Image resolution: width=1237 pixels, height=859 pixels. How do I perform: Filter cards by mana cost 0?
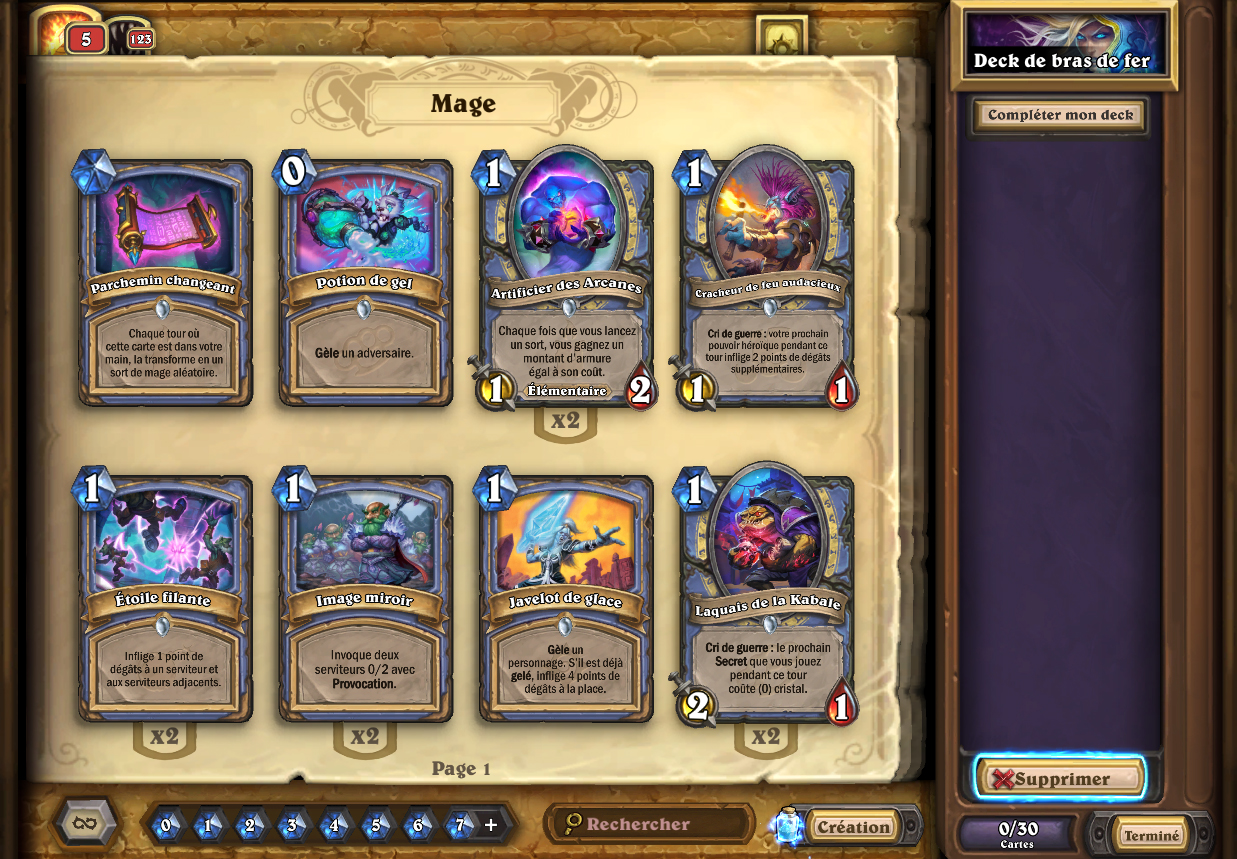click(166, 825)
